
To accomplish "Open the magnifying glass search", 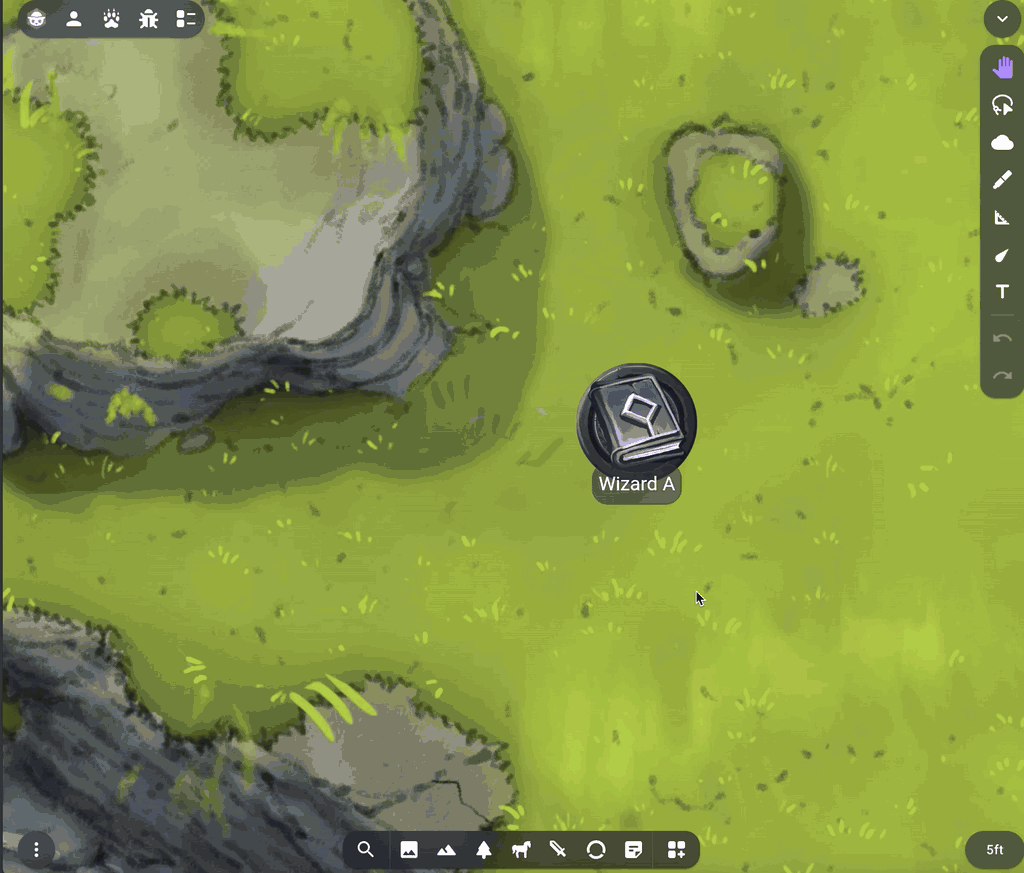I will pos(366,850).
